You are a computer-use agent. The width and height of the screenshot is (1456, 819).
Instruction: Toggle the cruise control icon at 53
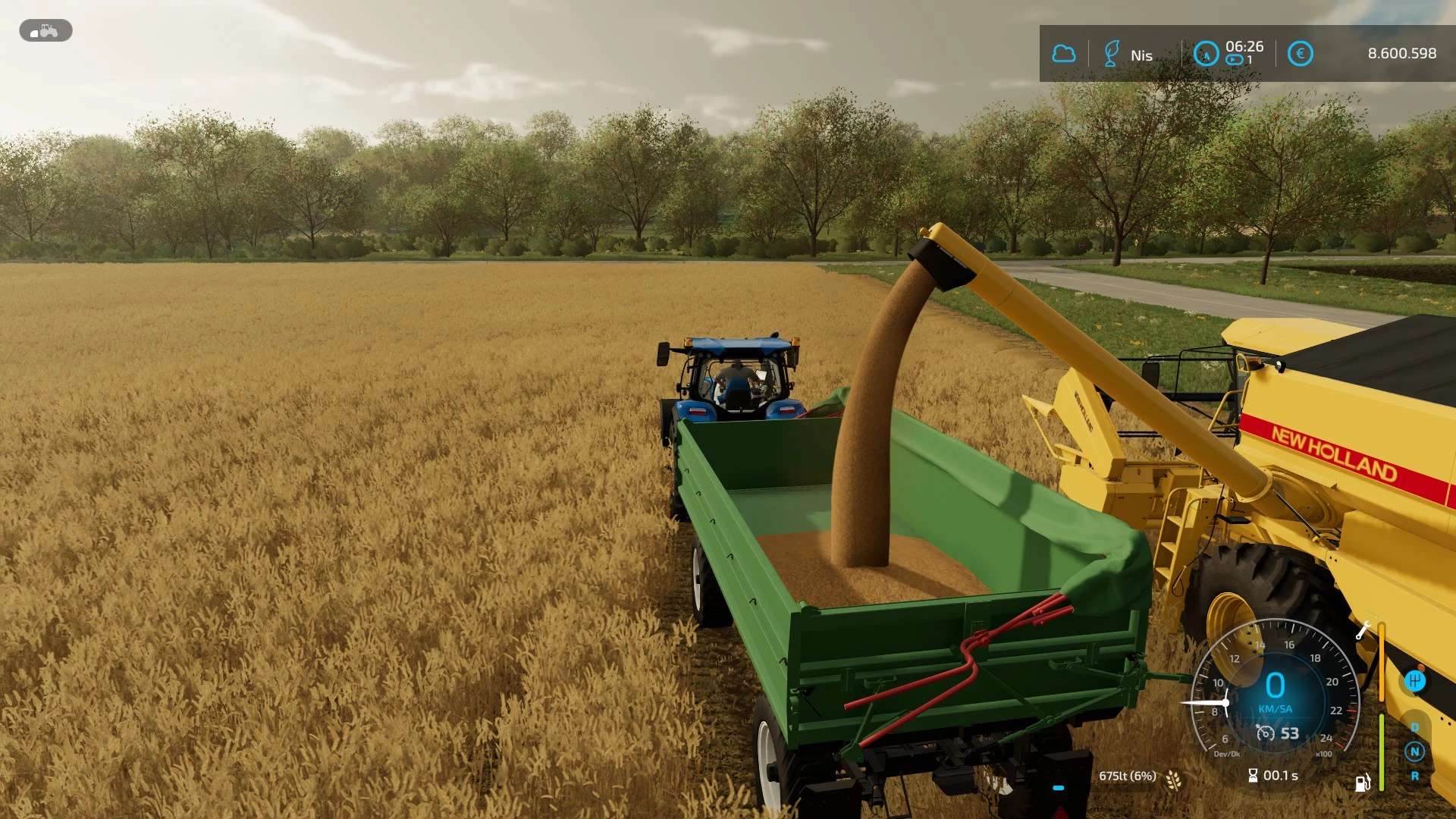(1265, 733)
